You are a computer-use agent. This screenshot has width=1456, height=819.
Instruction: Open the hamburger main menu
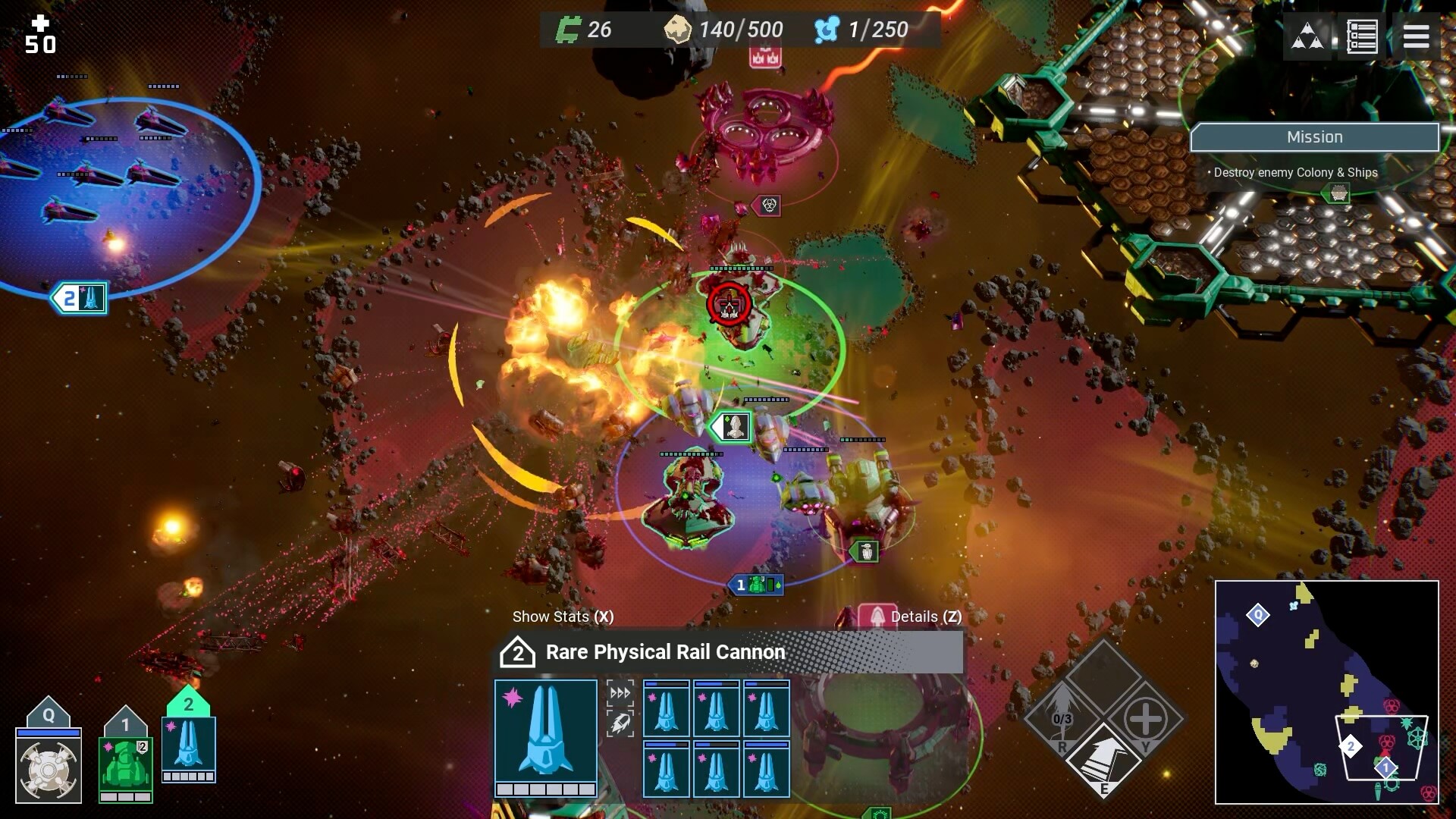coord(1416,36)
